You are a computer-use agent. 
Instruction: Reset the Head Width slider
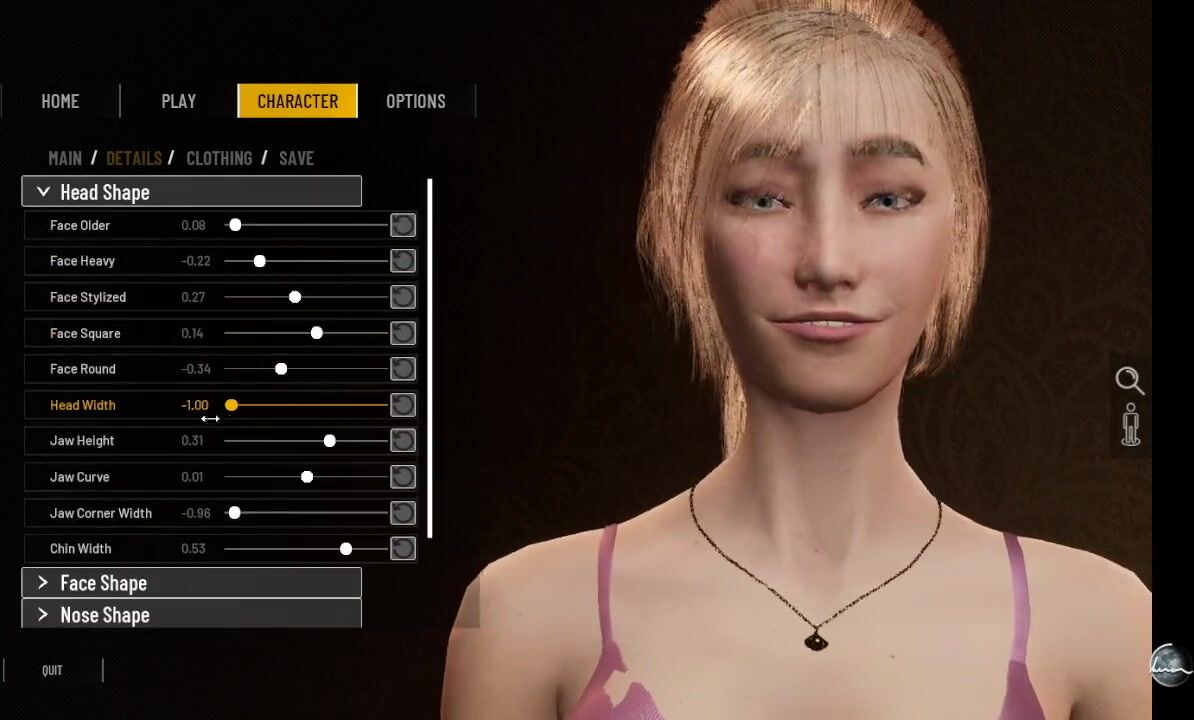tap(402, 405)
